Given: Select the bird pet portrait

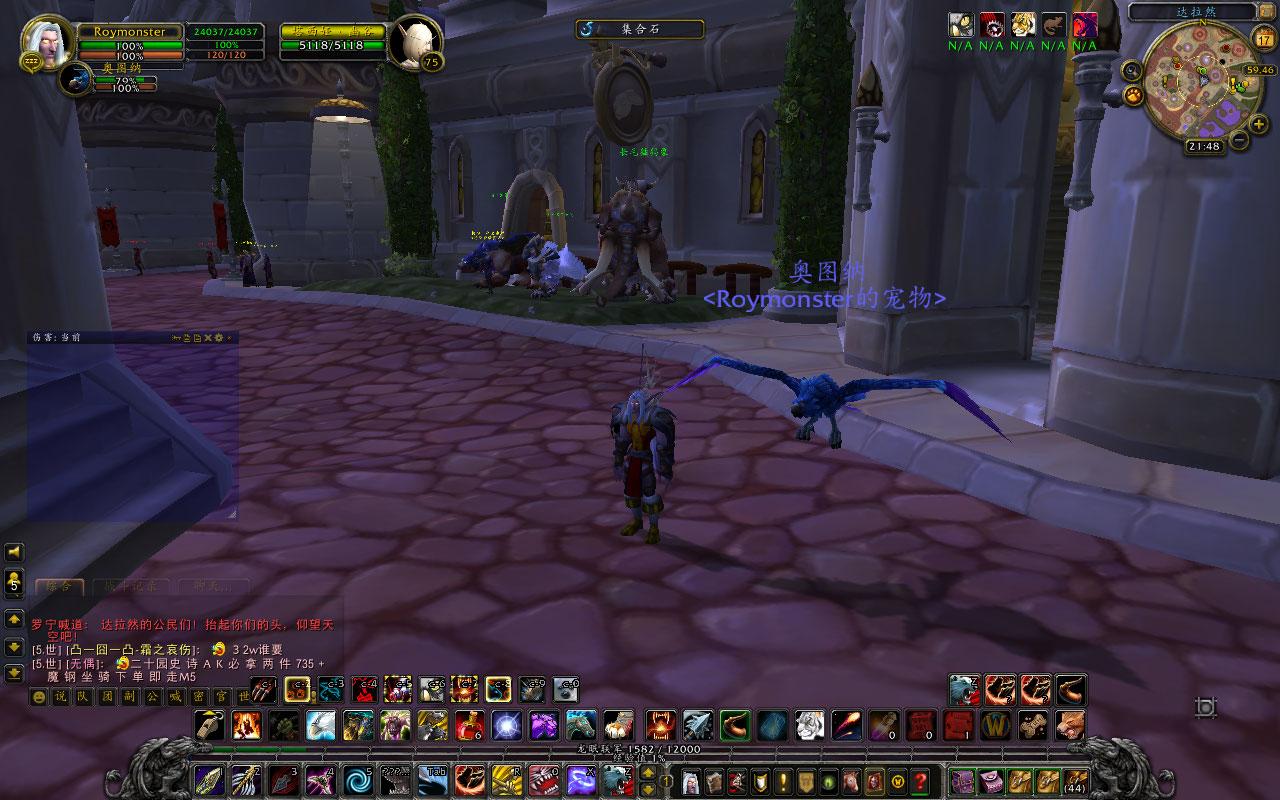Looking at the screenshot, I should coord(76,80).
